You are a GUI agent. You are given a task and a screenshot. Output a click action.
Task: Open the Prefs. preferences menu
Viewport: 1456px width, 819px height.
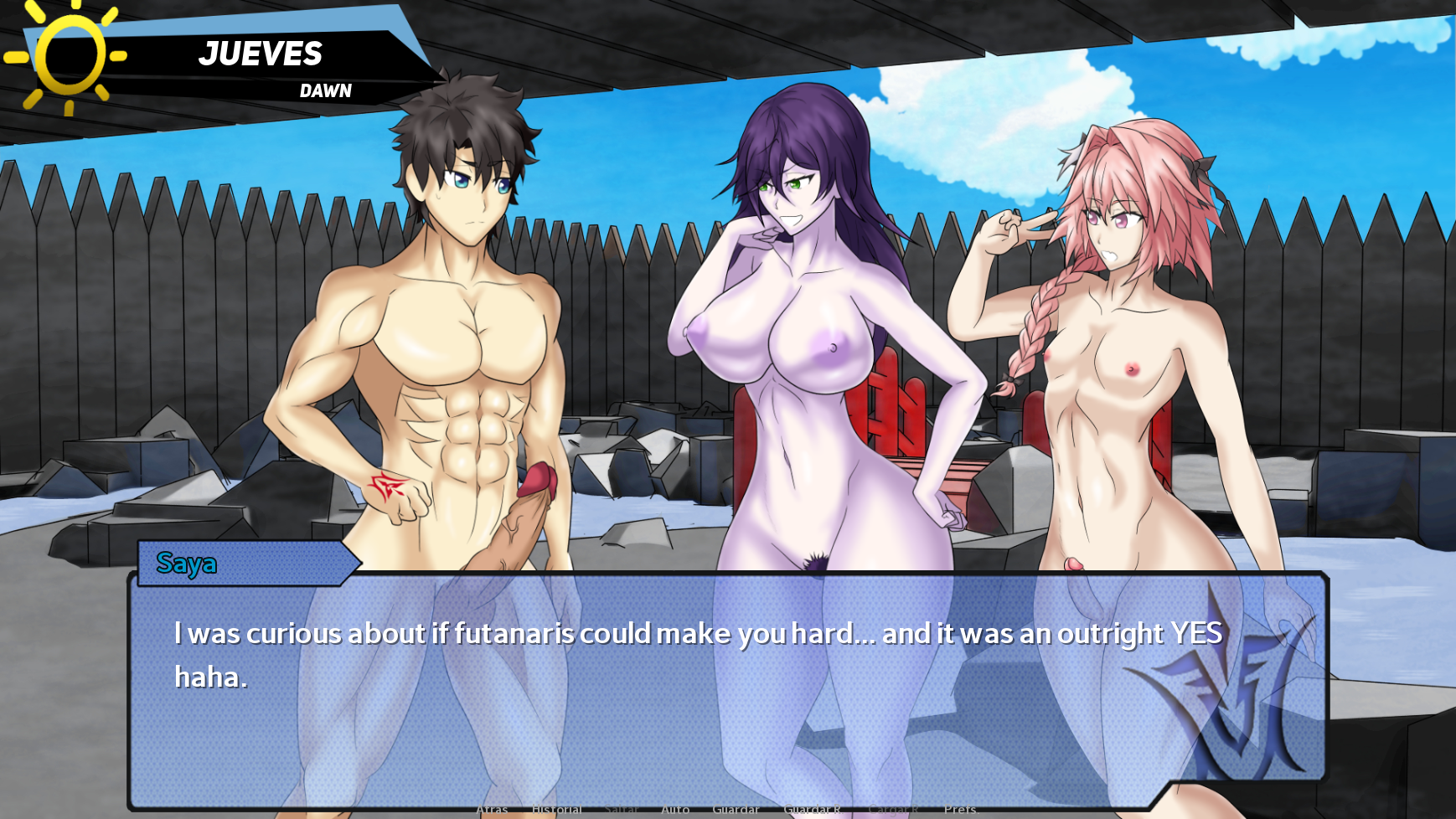(960, 810)
